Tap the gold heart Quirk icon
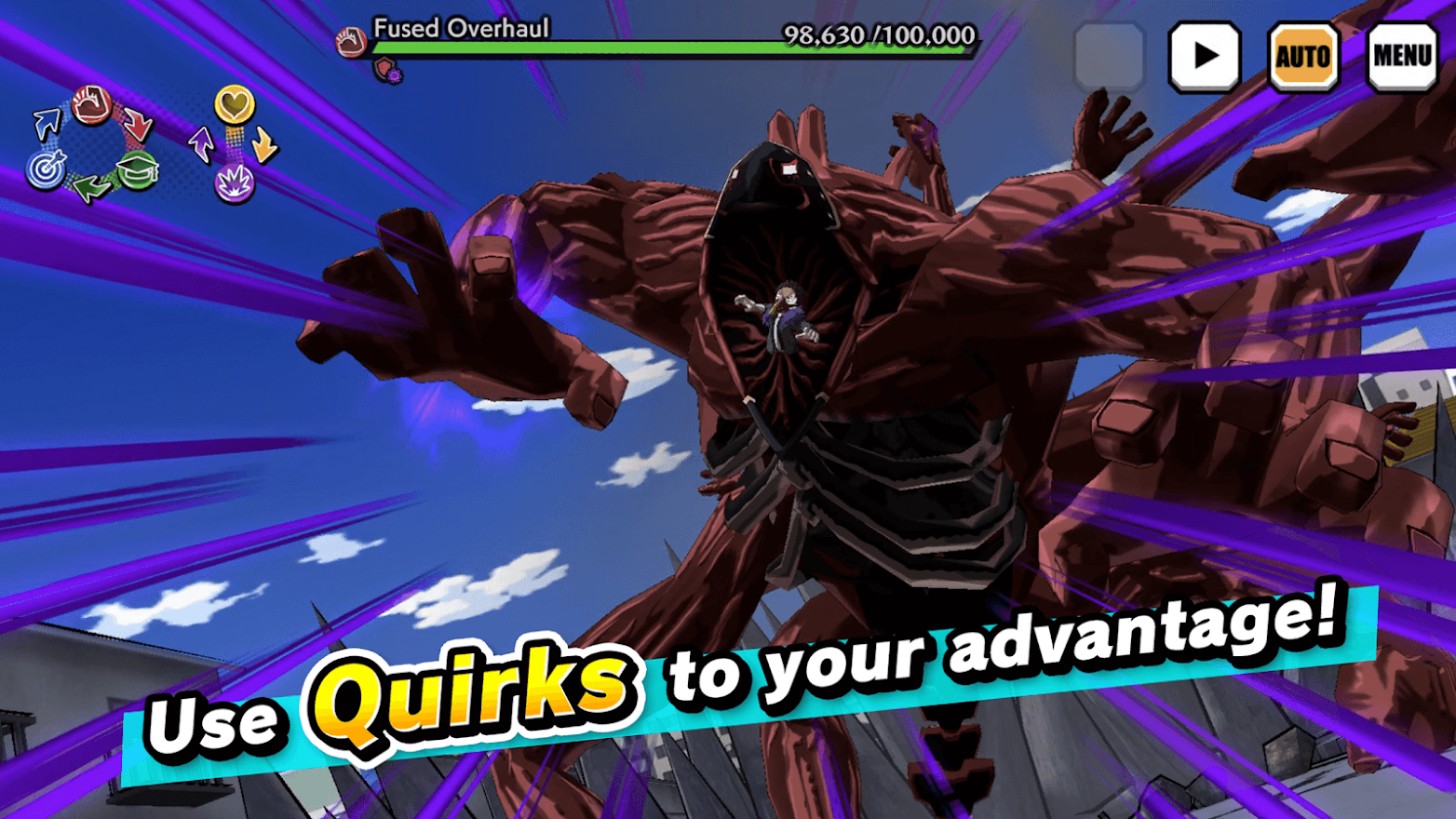The height and width of the screenshot is (819, 1456). point(236,103)
